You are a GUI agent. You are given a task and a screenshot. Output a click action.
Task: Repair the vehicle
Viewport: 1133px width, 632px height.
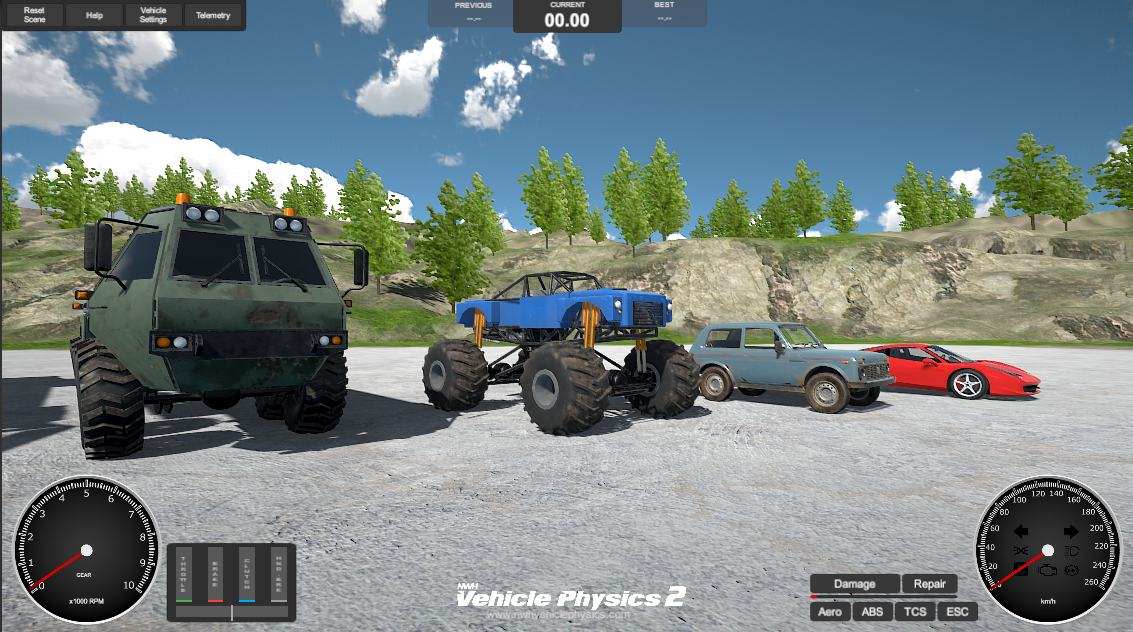coord(929,584)
